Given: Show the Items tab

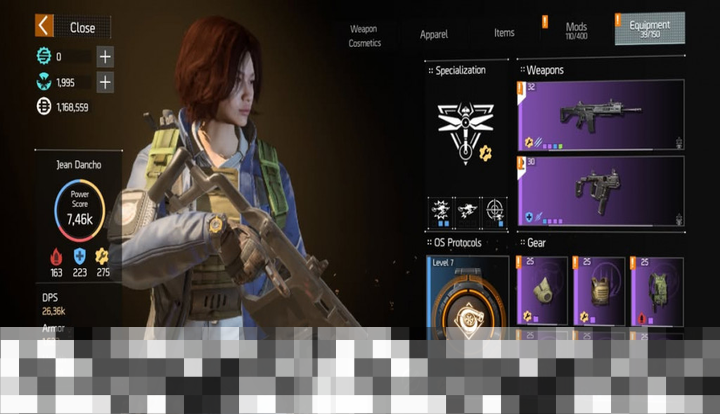Looking at the screenshot, I should (504, 33).
